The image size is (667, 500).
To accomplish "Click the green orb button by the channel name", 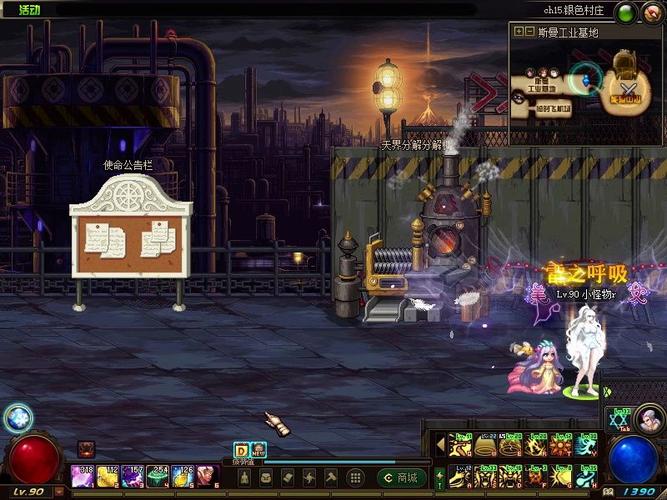I will (625, 12).
